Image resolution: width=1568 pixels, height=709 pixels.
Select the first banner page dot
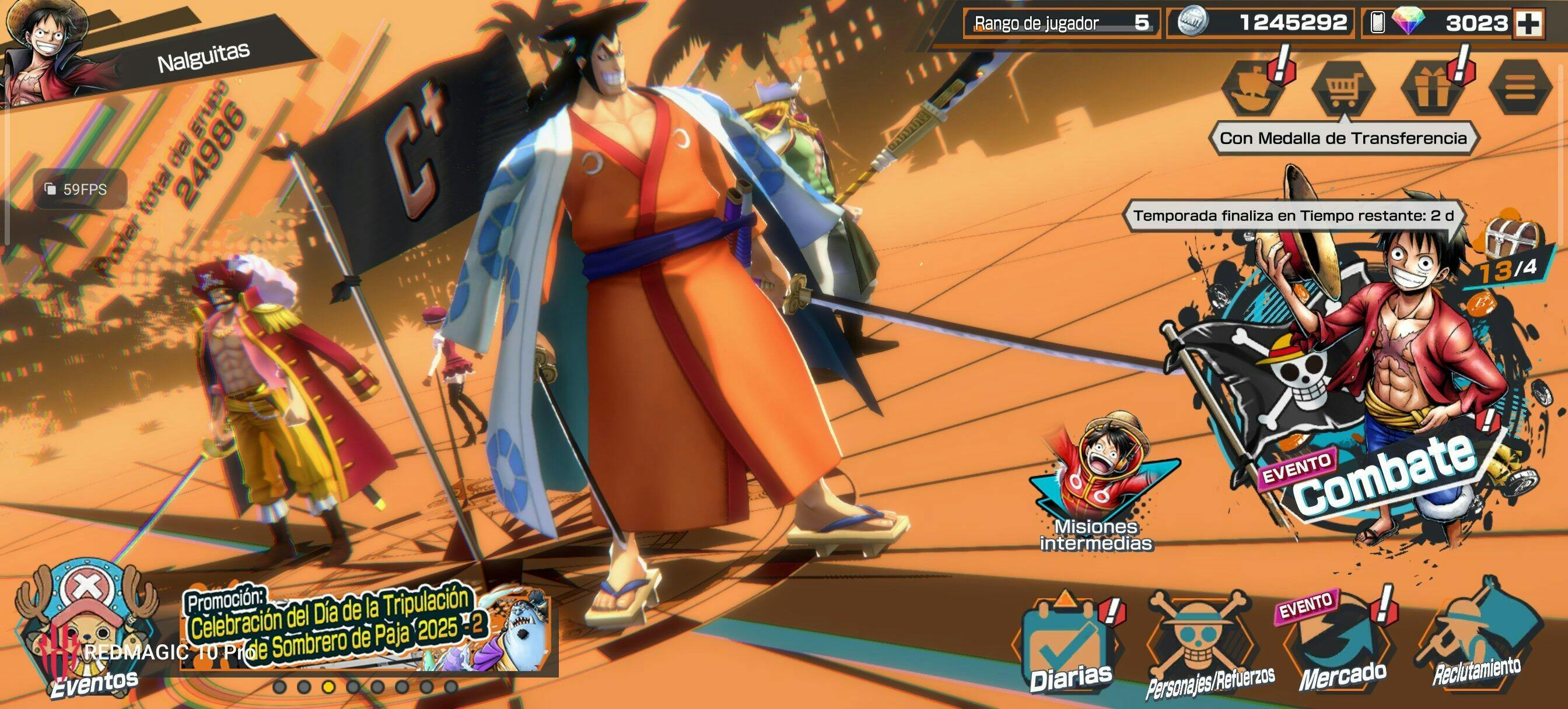(x=279, y=687)
